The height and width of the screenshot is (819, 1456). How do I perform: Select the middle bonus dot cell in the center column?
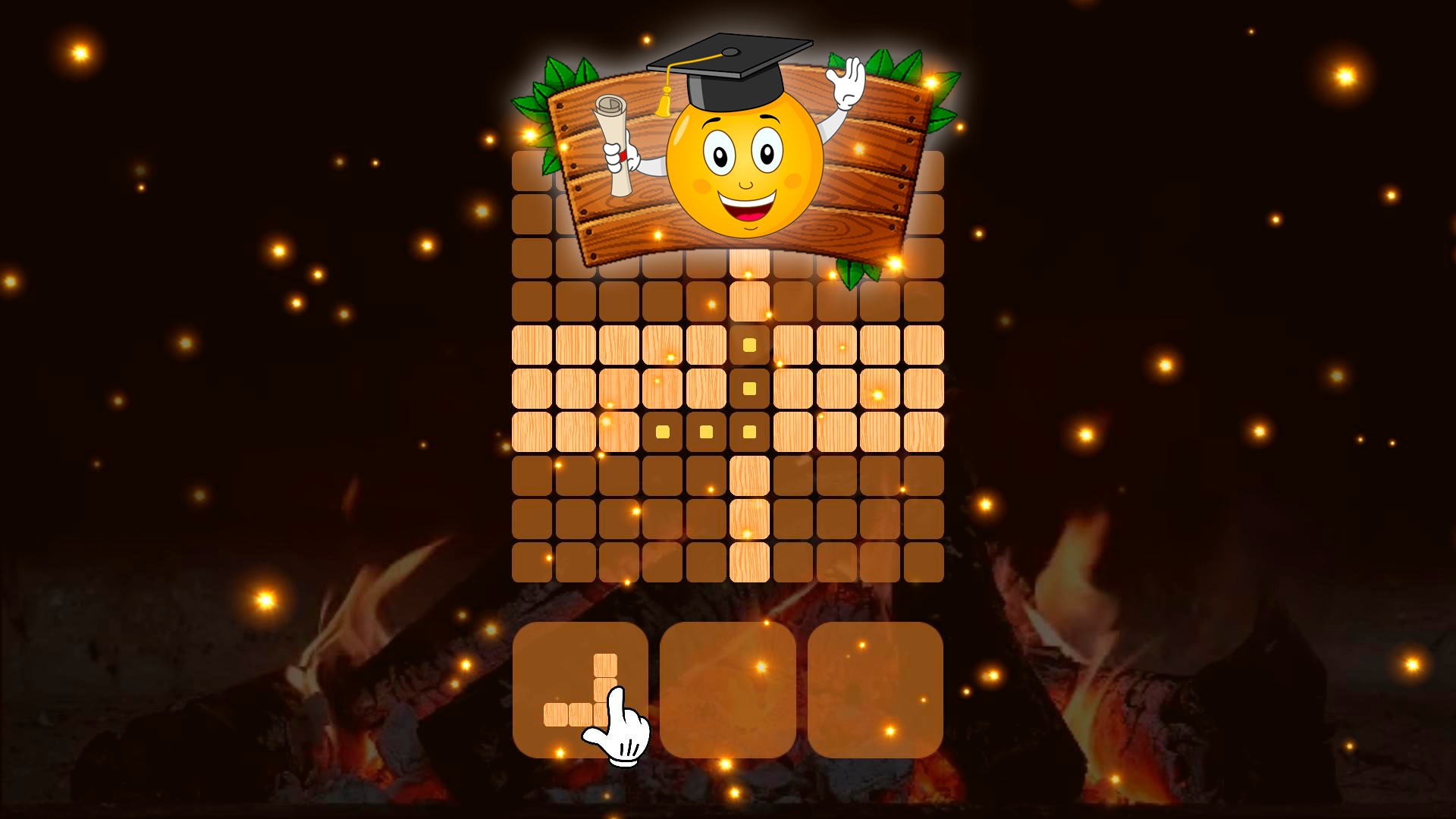click(748, 387)
